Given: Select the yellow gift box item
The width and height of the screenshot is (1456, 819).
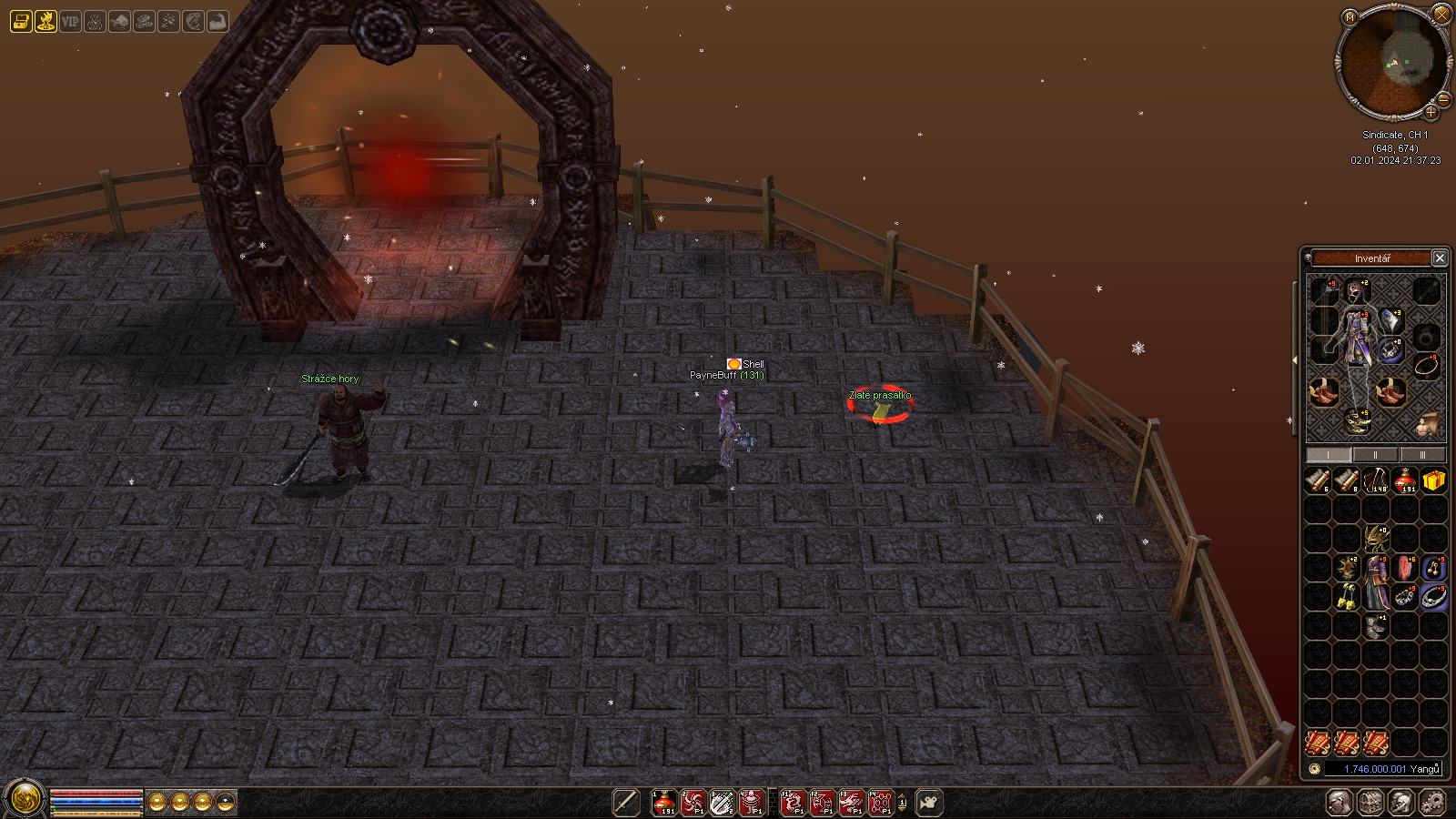Looking at the screenshot, I should (x=1434, y=480).
